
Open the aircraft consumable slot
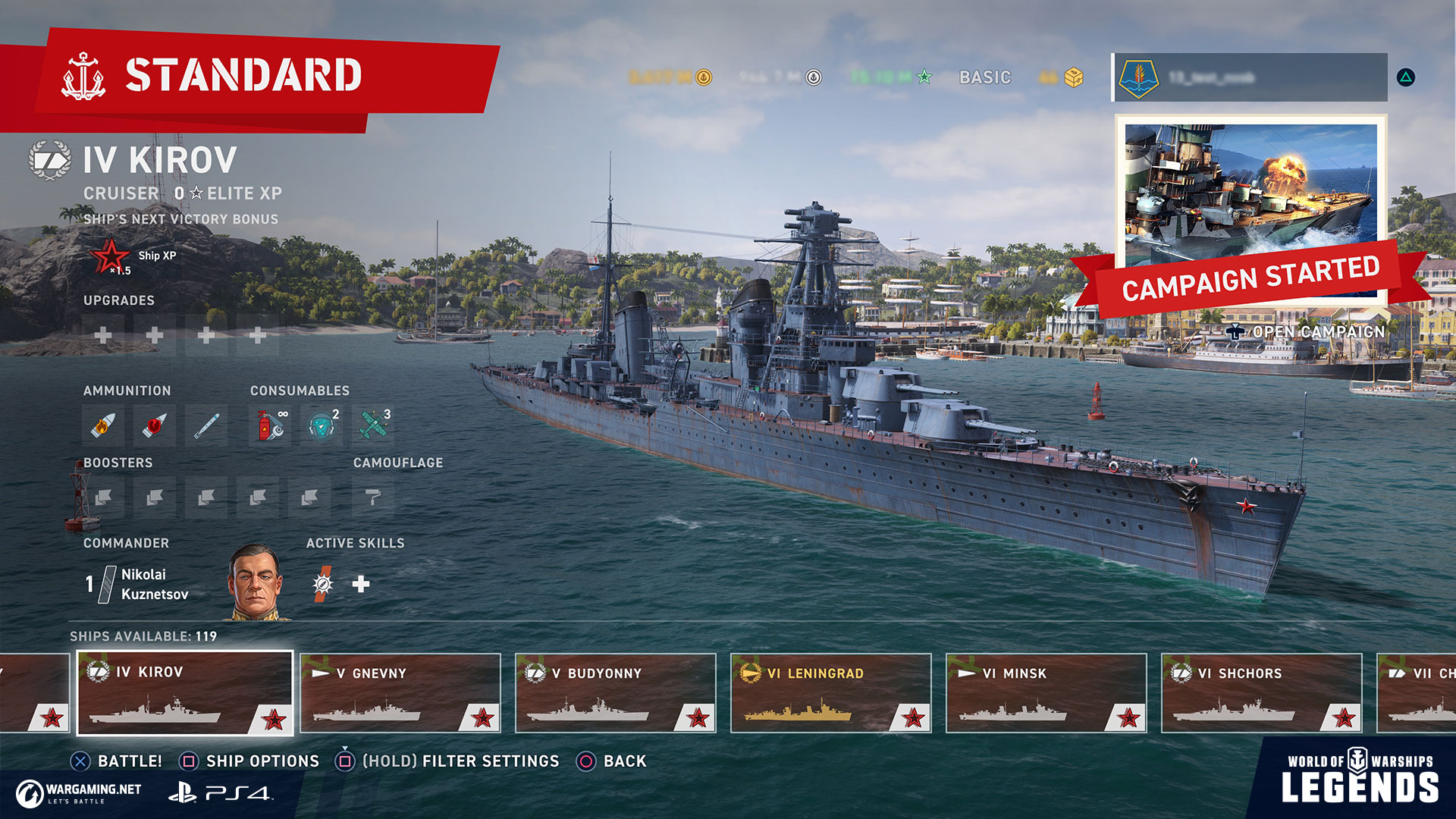pyautogui.click(x=373, y=425)
